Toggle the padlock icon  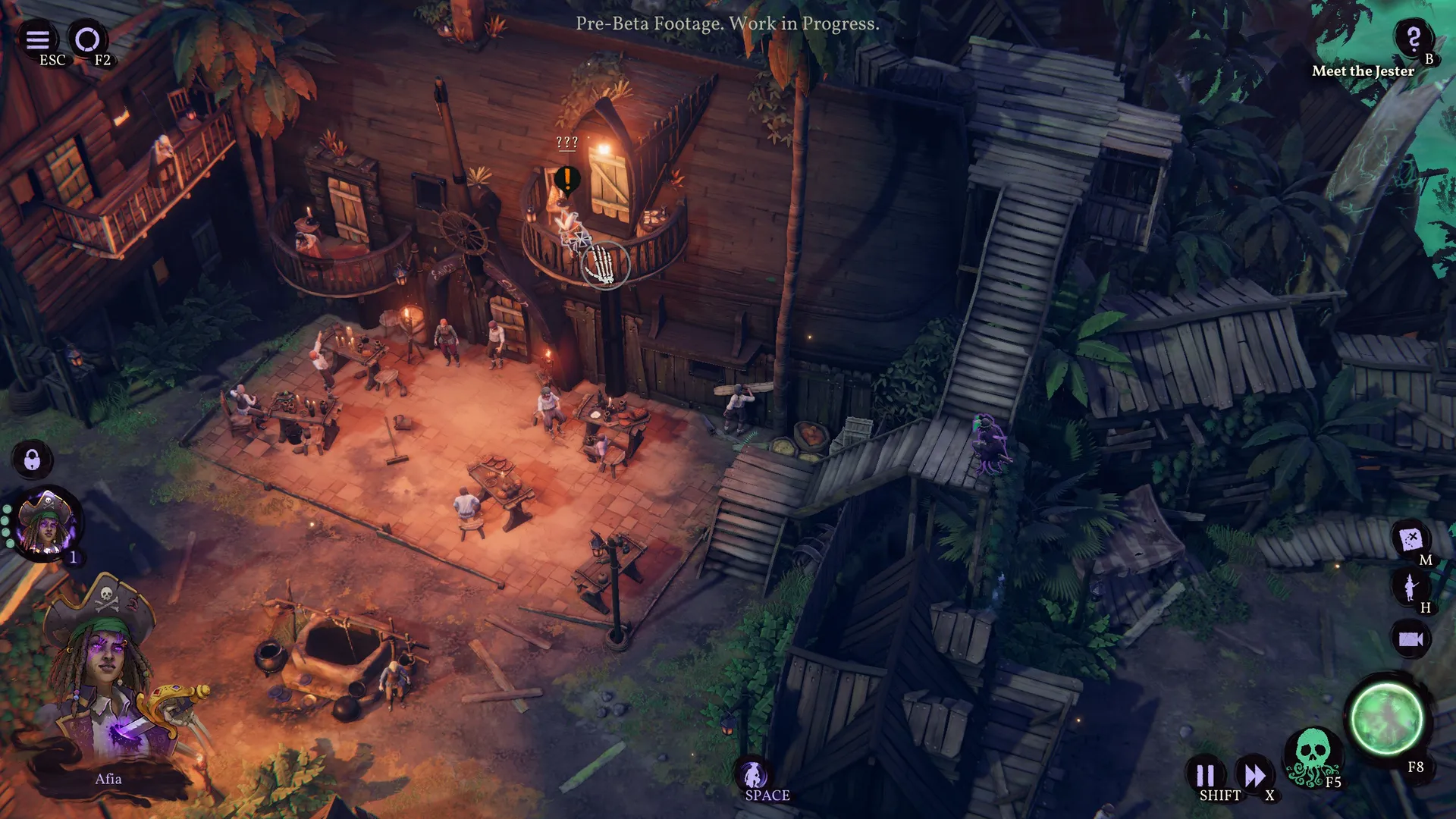pos(32,460)
